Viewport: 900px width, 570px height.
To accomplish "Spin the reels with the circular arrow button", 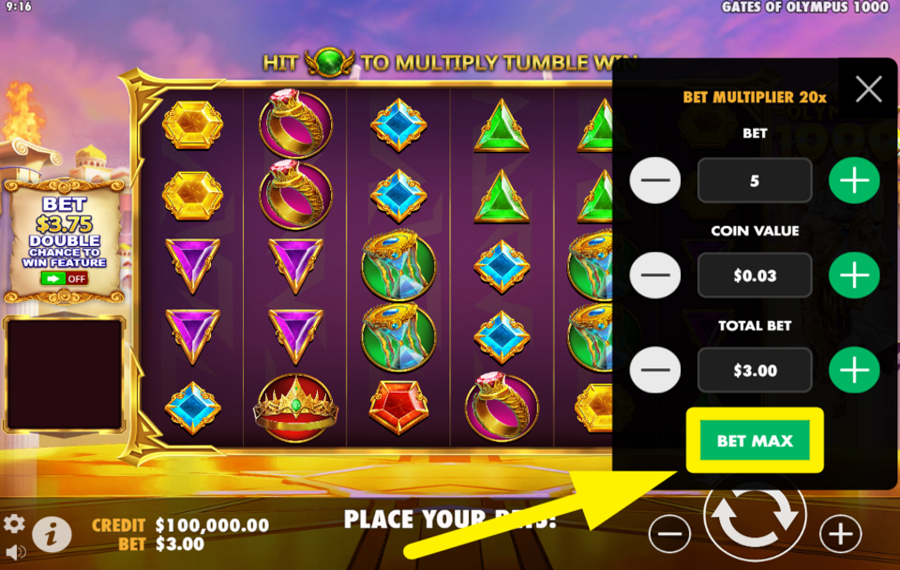I will tap(754, 516).
